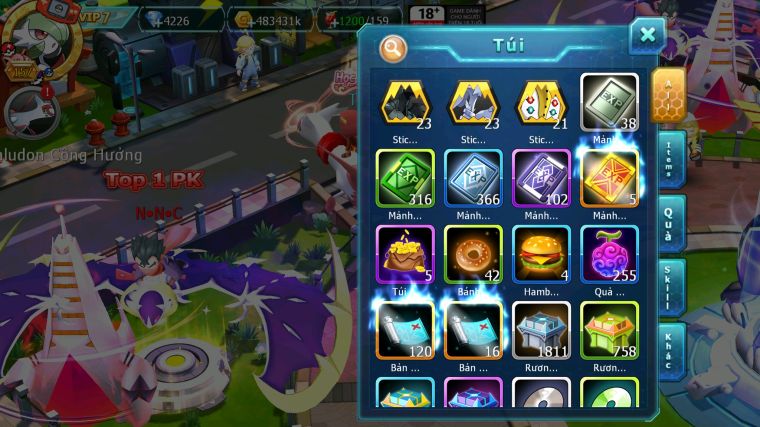Pick the treasure map stack of 120

click(x=405, y=328)
